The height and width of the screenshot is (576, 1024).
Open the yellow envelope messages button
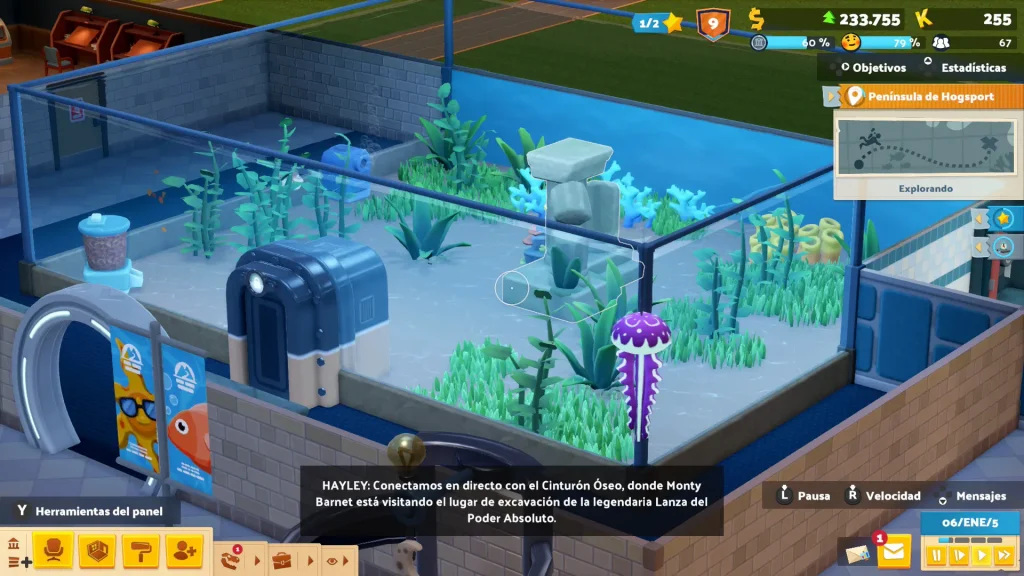click(893, 549)
